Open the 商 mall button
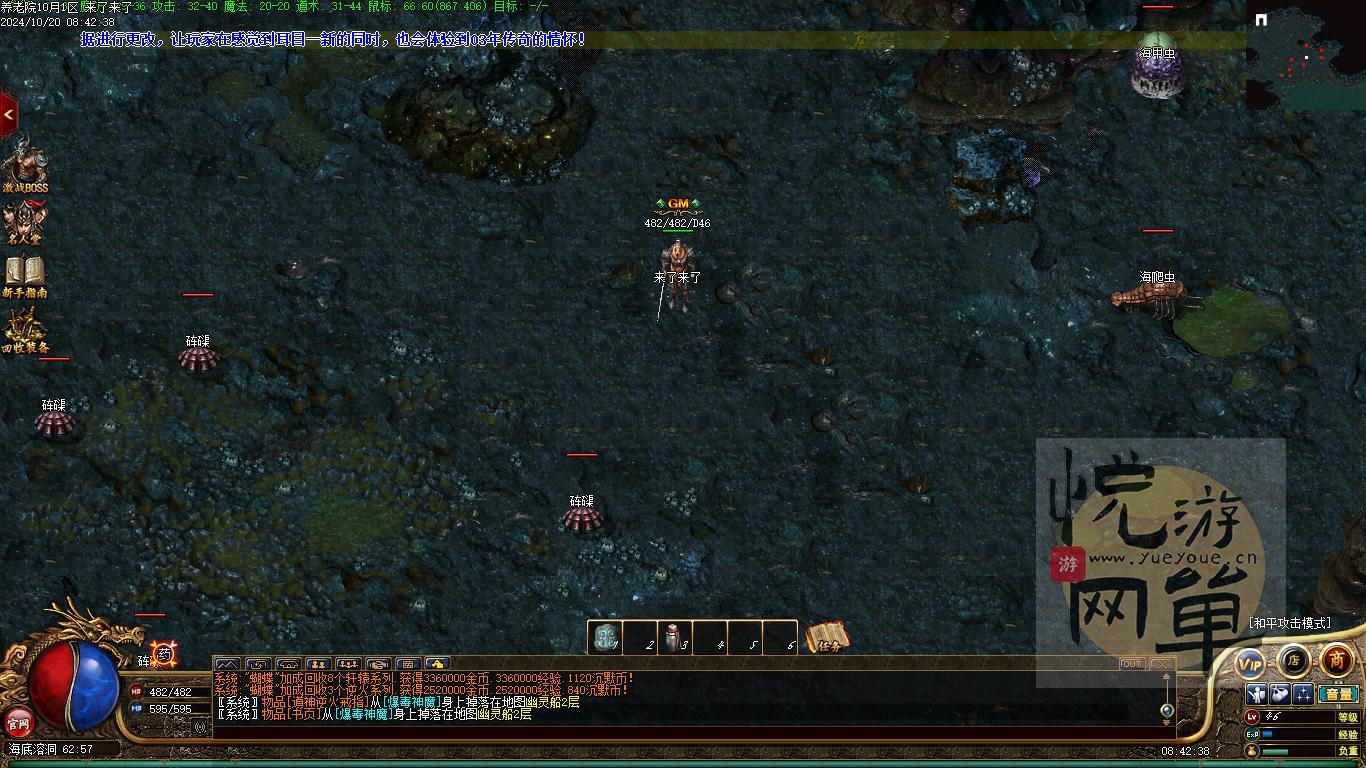1366x768 pixels. pos(1337,660)
